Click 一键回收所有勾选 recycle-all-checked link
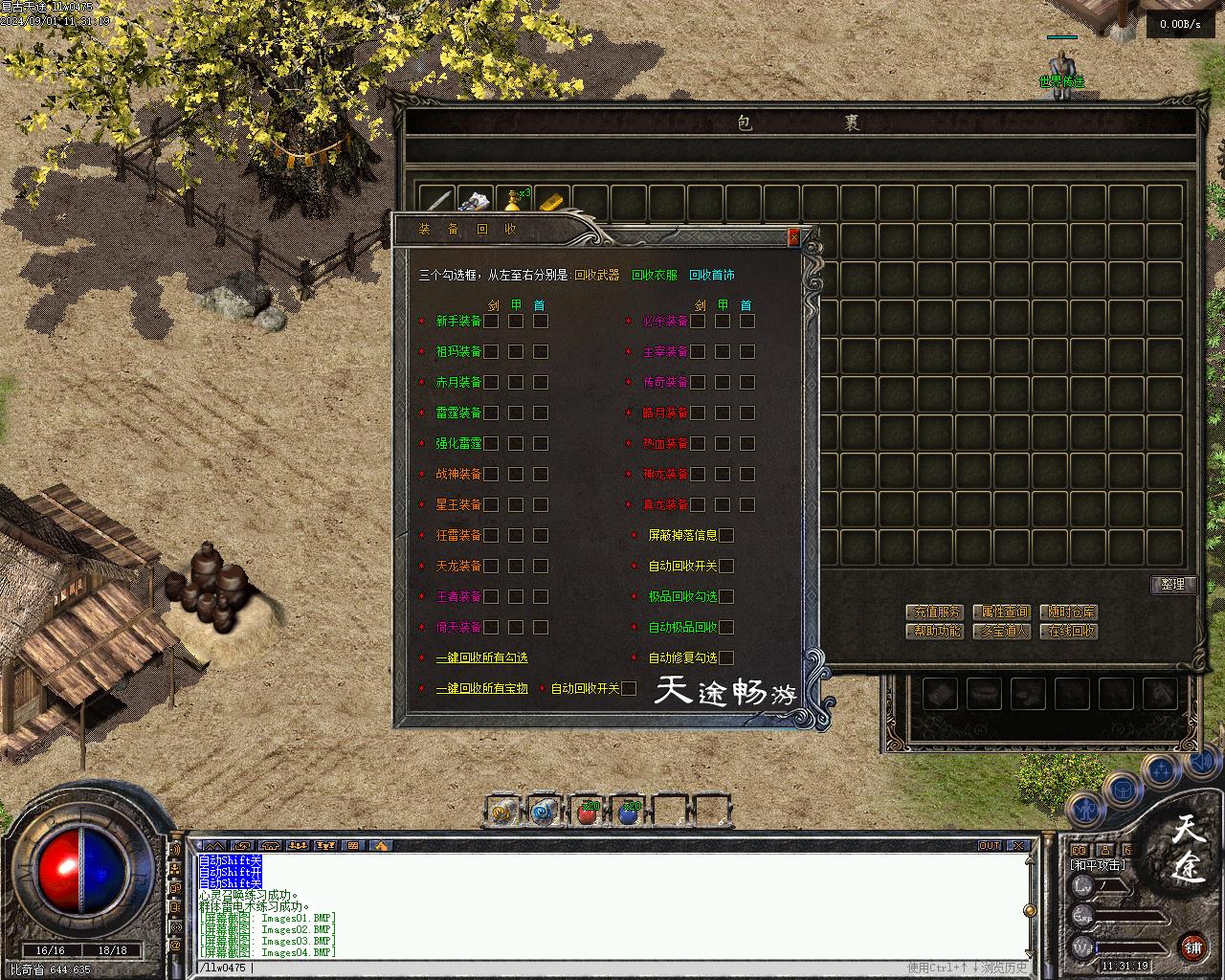The image size is (1225, 980). [481, 657]
